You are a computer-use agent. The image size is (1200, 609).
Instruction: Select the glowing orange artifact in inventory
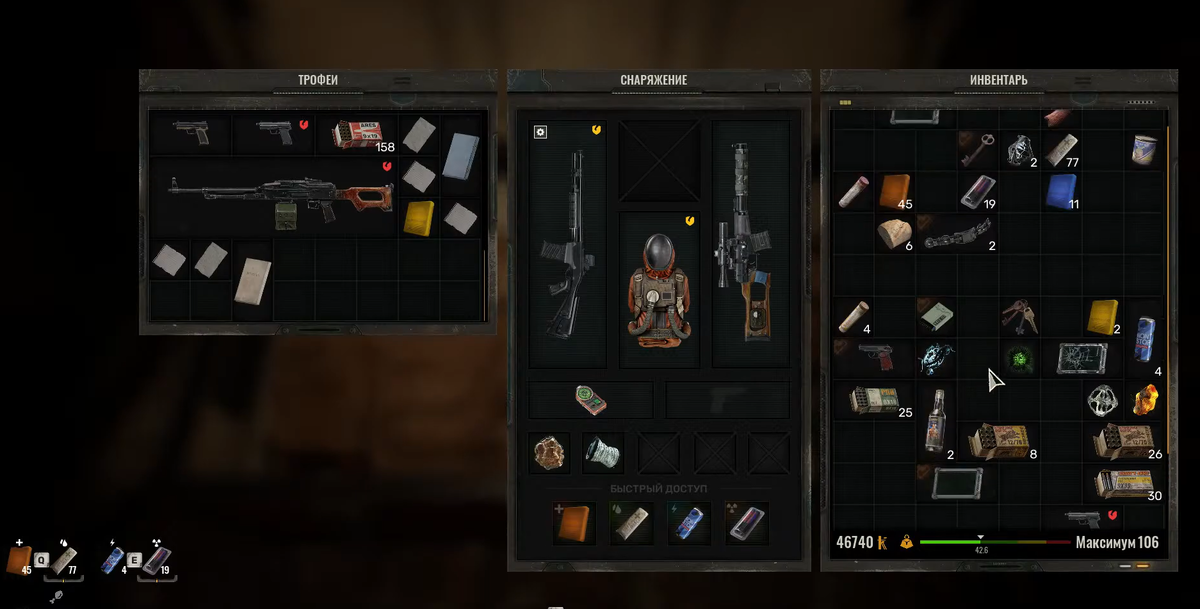1145,400
